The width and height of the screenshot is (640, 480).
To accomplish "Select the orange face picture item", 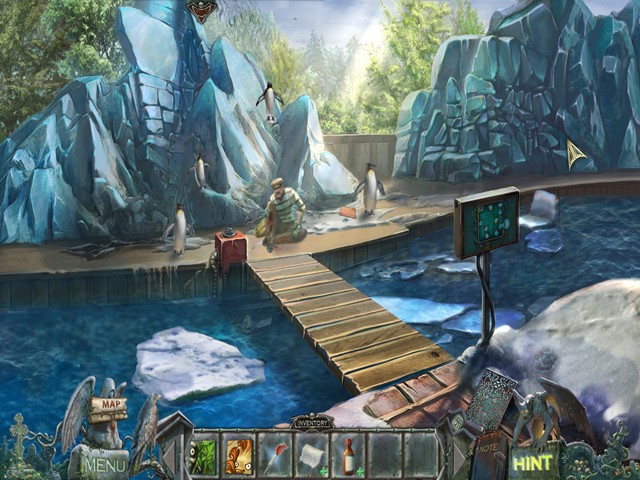I will (x=240, y=454).
